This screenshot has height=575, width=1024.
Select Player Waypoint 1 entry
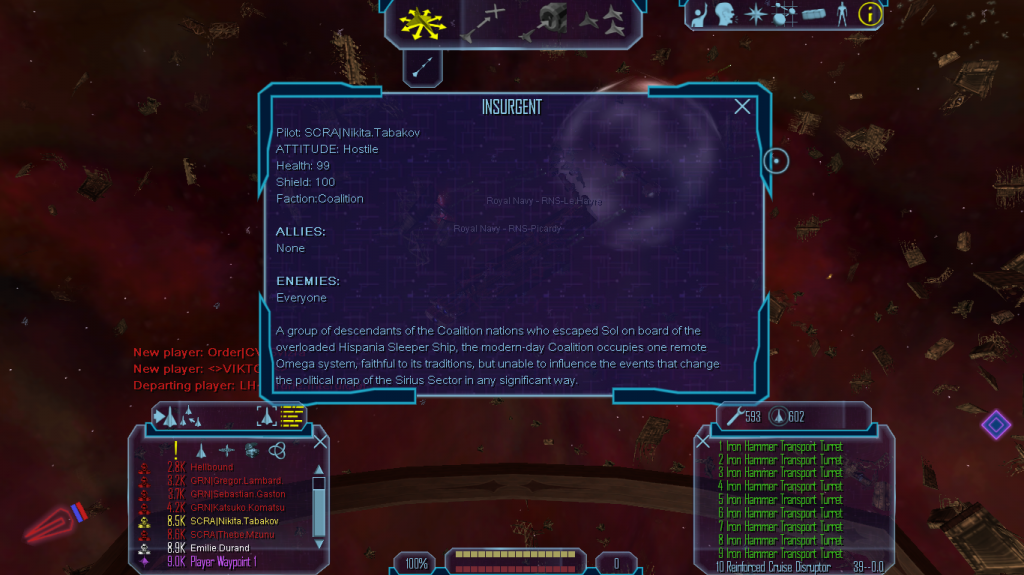tap(223, 562)
